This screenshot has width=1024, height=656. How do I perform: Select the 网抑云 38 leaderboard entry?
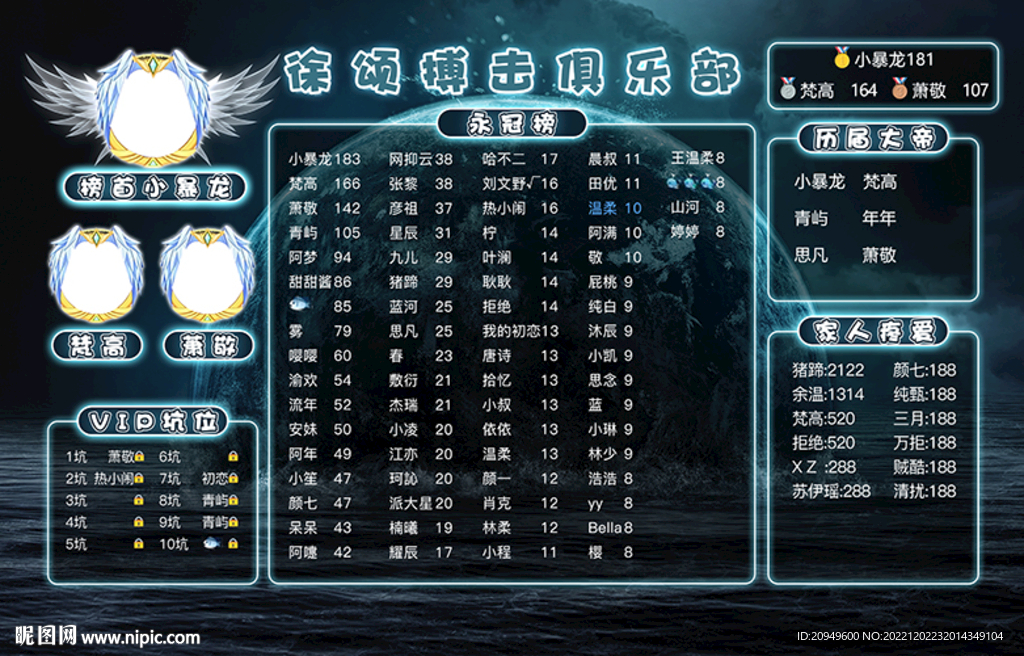pyautogui.click(x=420, y=159)
